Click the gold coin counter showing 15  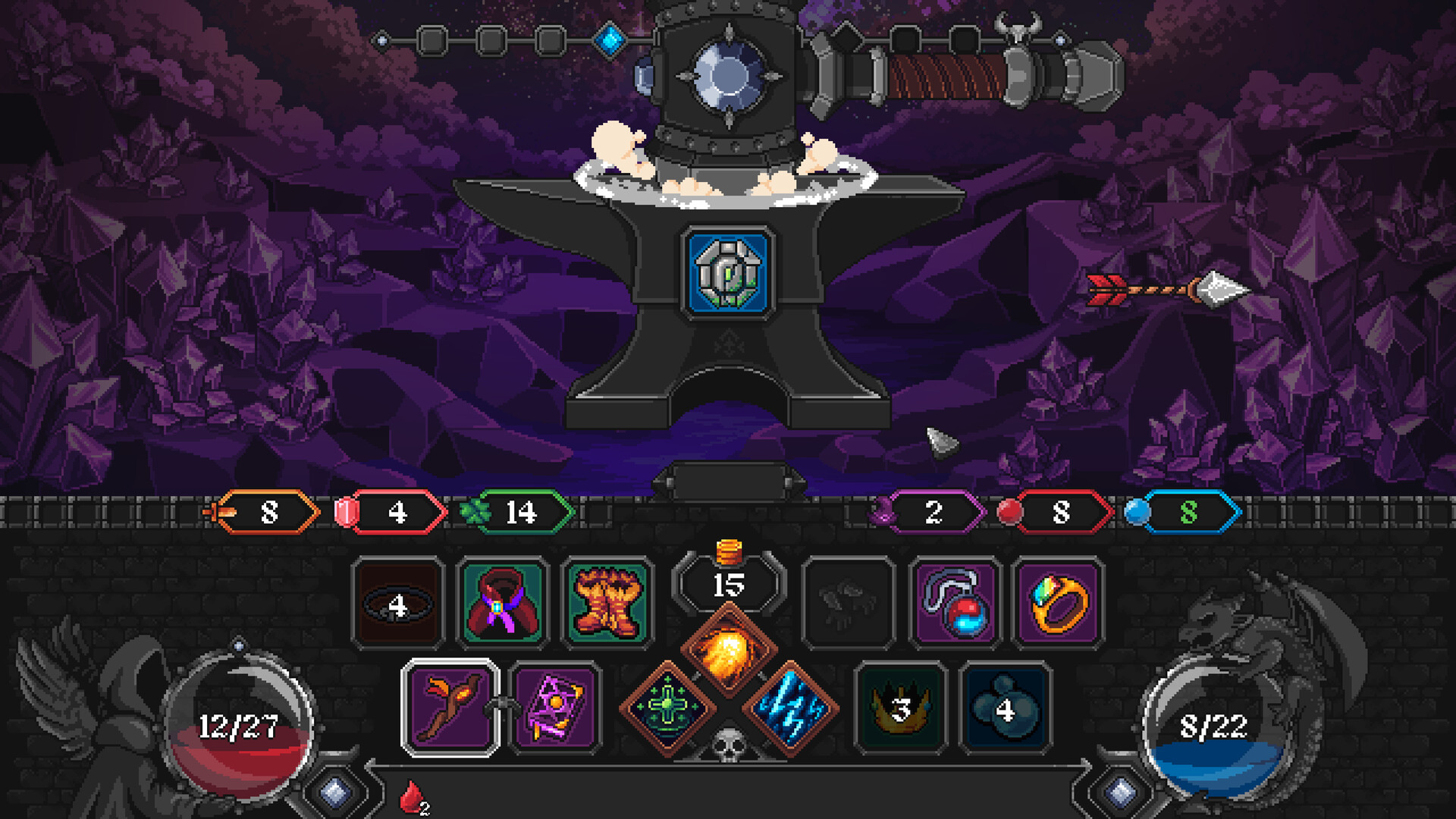[729, 585]
